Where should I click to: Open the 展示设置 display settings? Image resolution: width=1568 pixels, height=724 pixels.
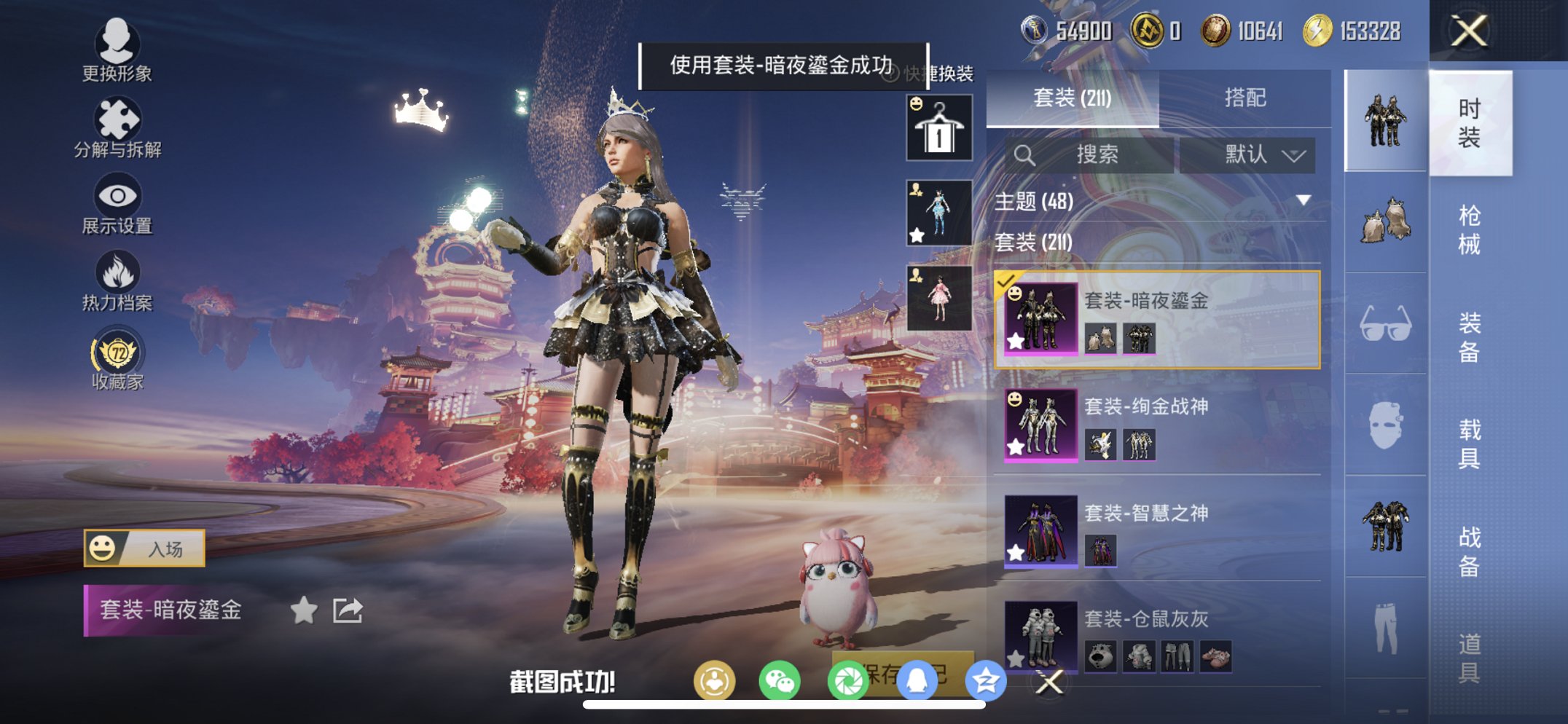(x=119, y=197)
